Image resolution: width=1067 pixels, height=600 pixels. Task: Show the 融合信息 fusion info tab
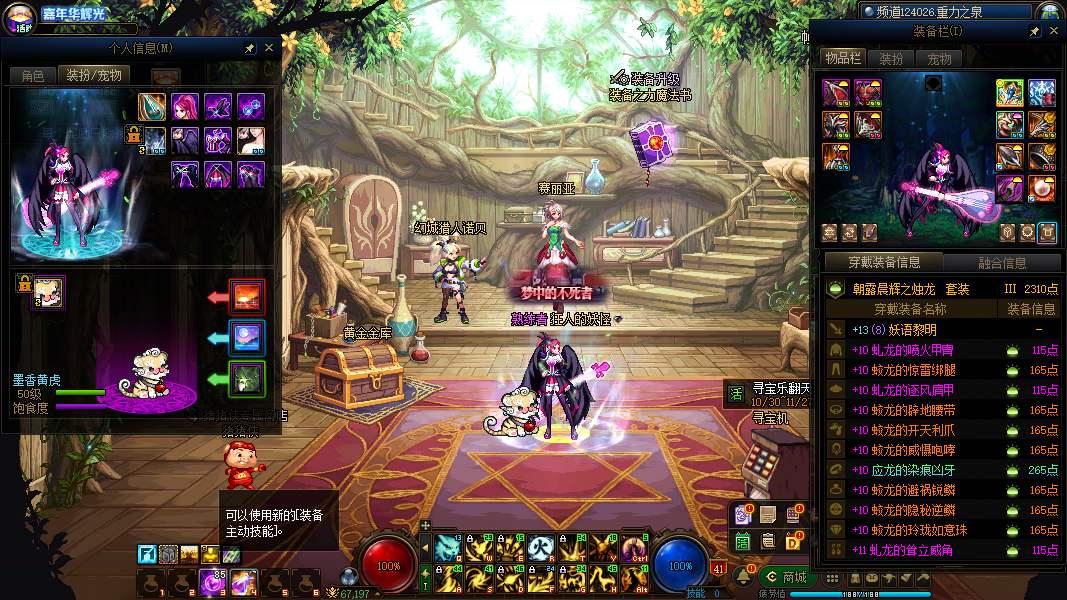pyautogui.click(x=1001, y=263)
